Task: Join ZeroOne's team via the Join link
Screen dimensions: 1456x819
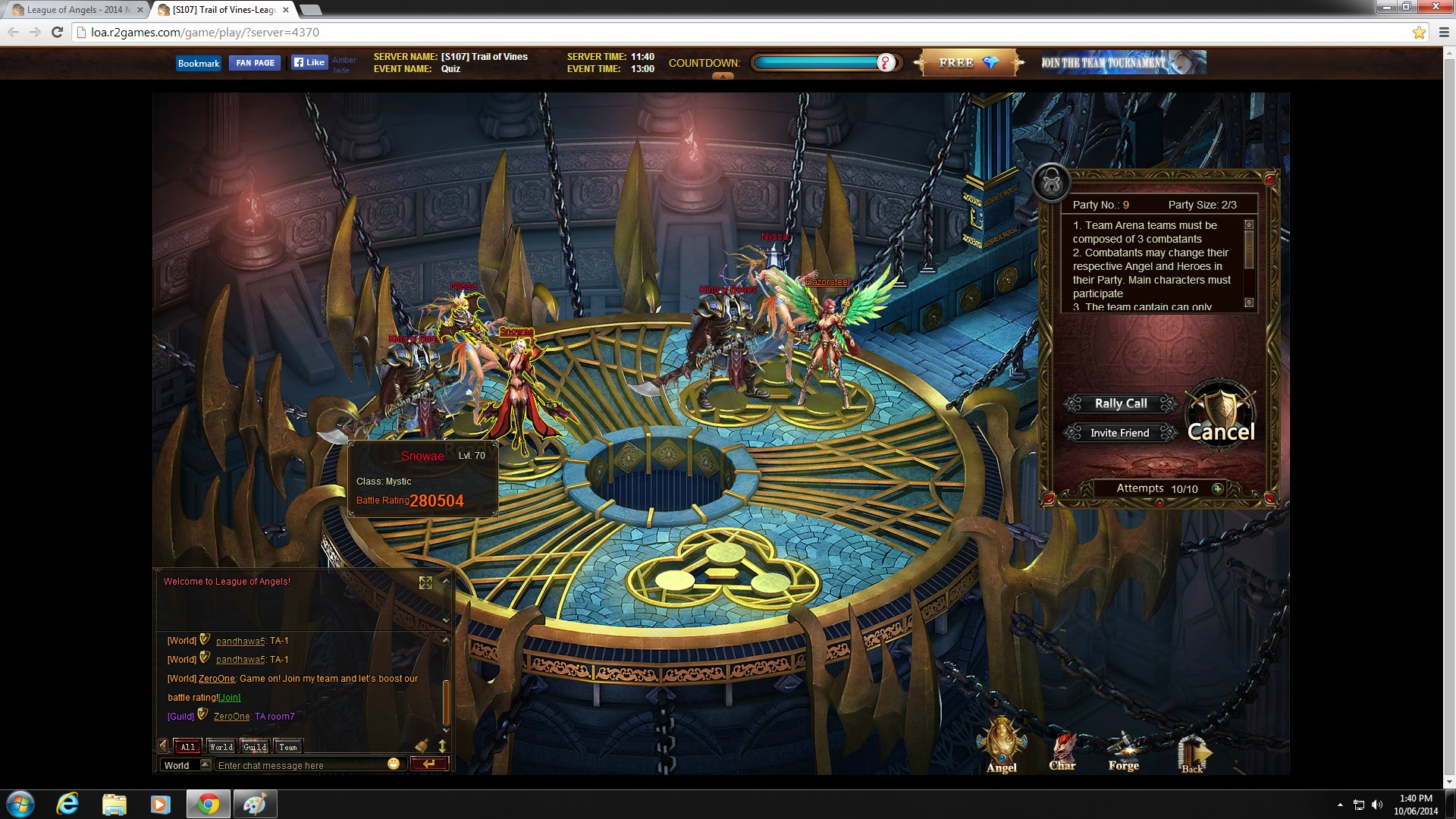Action: pos(230,698)
